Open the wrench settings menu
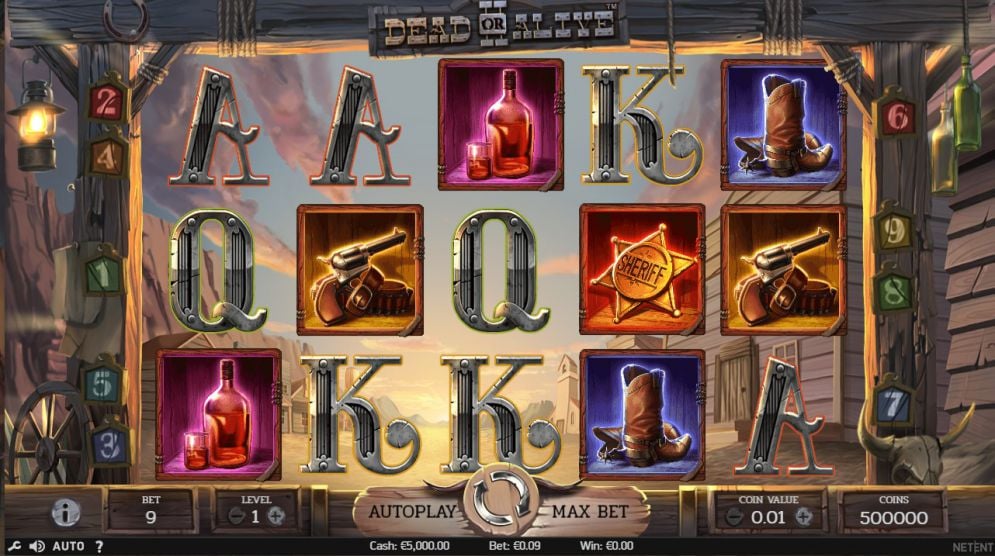 pos(14,546)
